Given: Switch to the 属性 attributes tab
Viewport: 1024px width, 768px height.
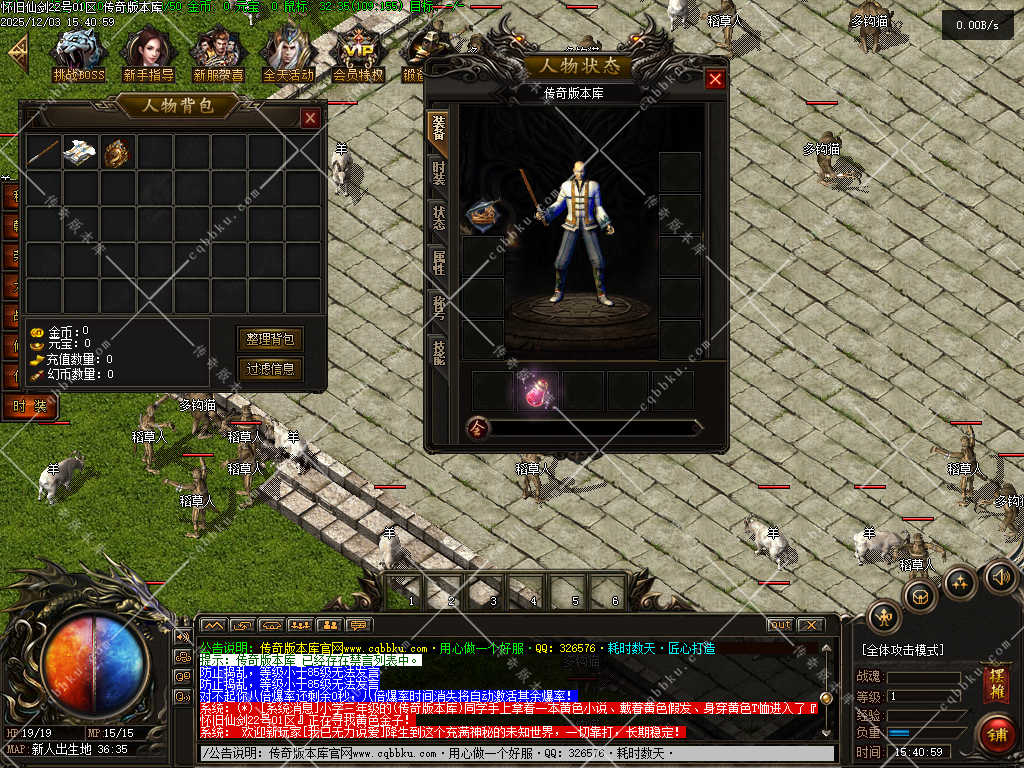Looking at the screenshot, I should point(438,262).
